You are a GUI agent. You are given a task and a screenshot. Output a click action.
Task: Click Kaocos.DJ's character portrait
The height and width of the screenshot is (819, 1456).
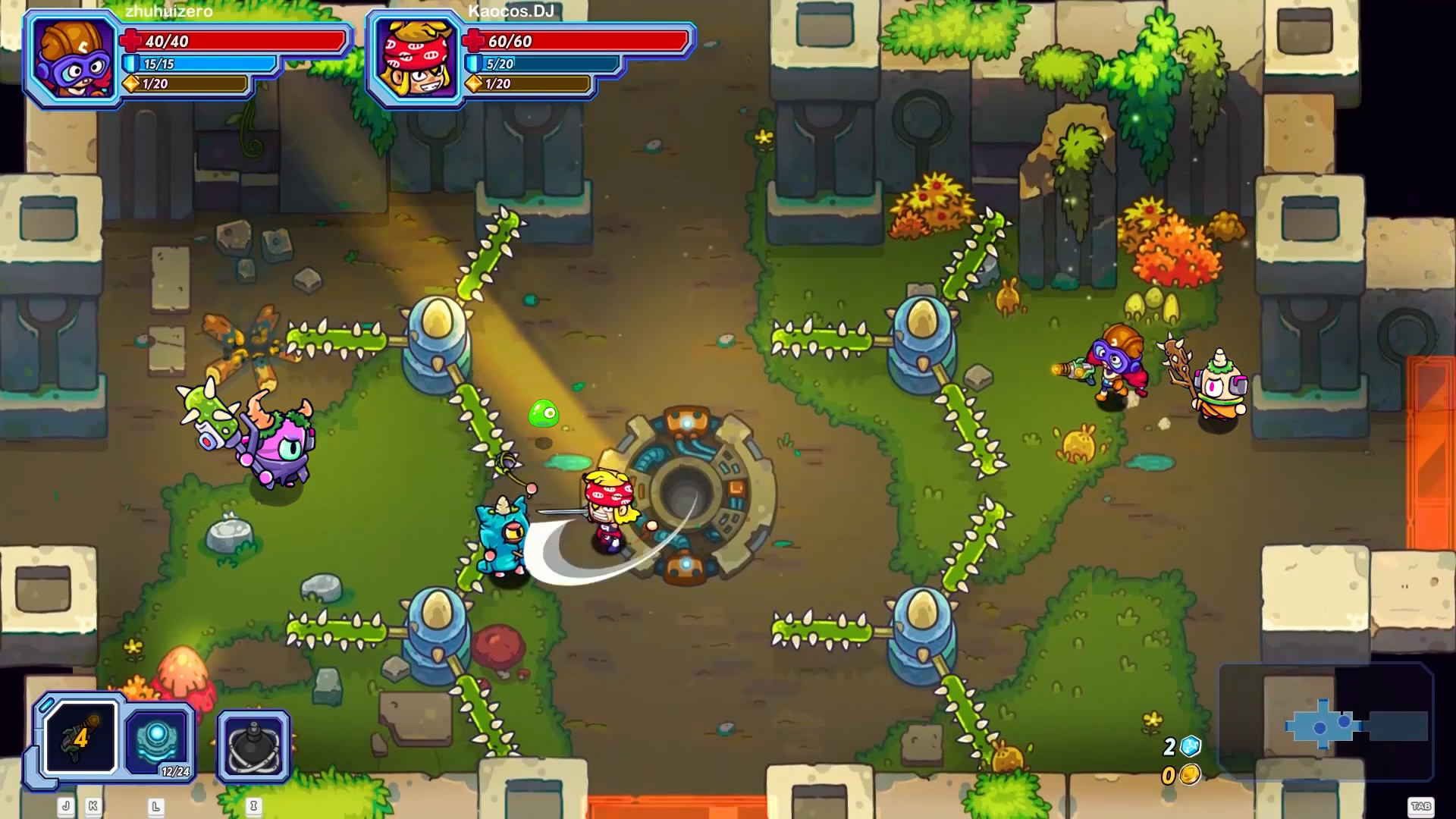[416, 57]
